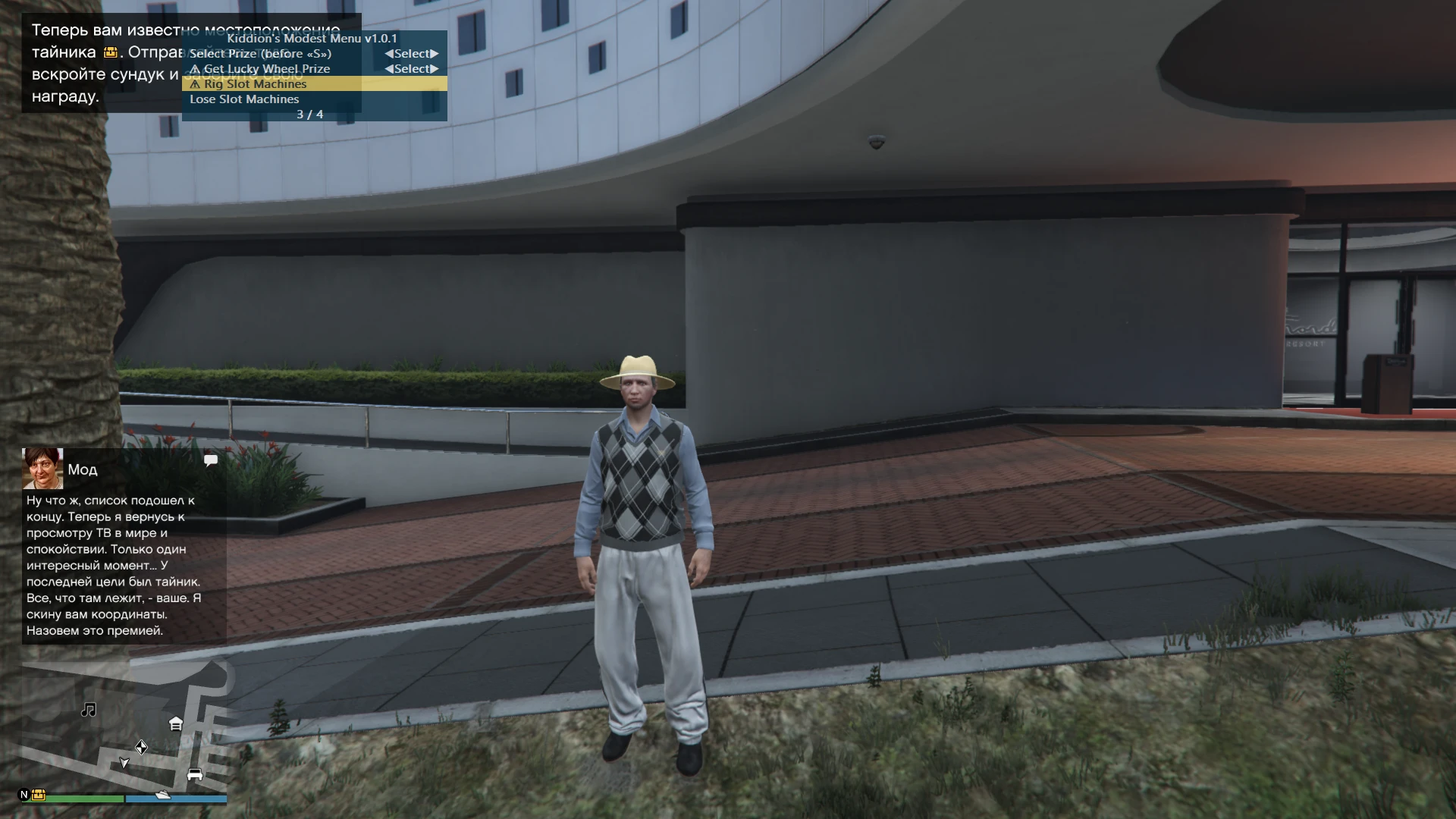Click the left arrow on Get Lucky Wheel Prize
This screenshot has height=819, width=1456.
389,68
